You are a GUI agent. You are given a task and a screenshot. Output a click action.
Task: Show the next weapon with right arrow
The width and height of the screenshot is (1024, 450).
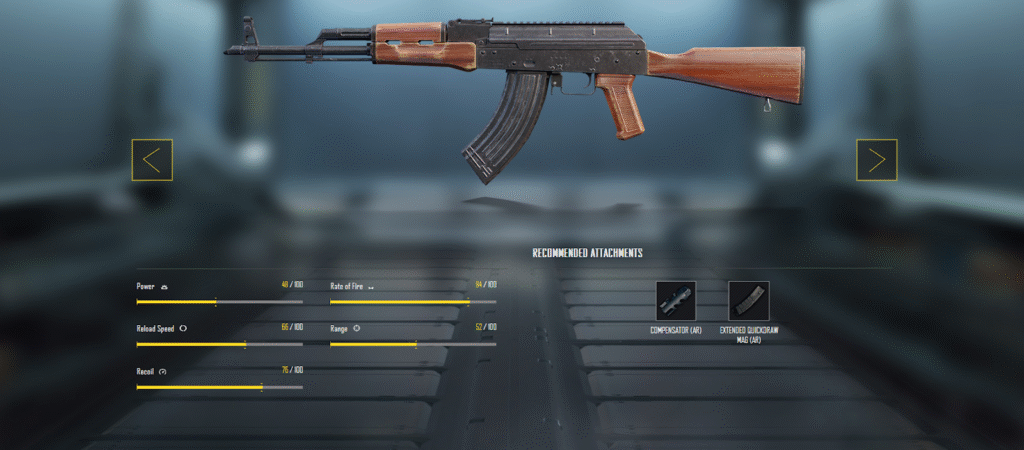[x=876, y=160]
